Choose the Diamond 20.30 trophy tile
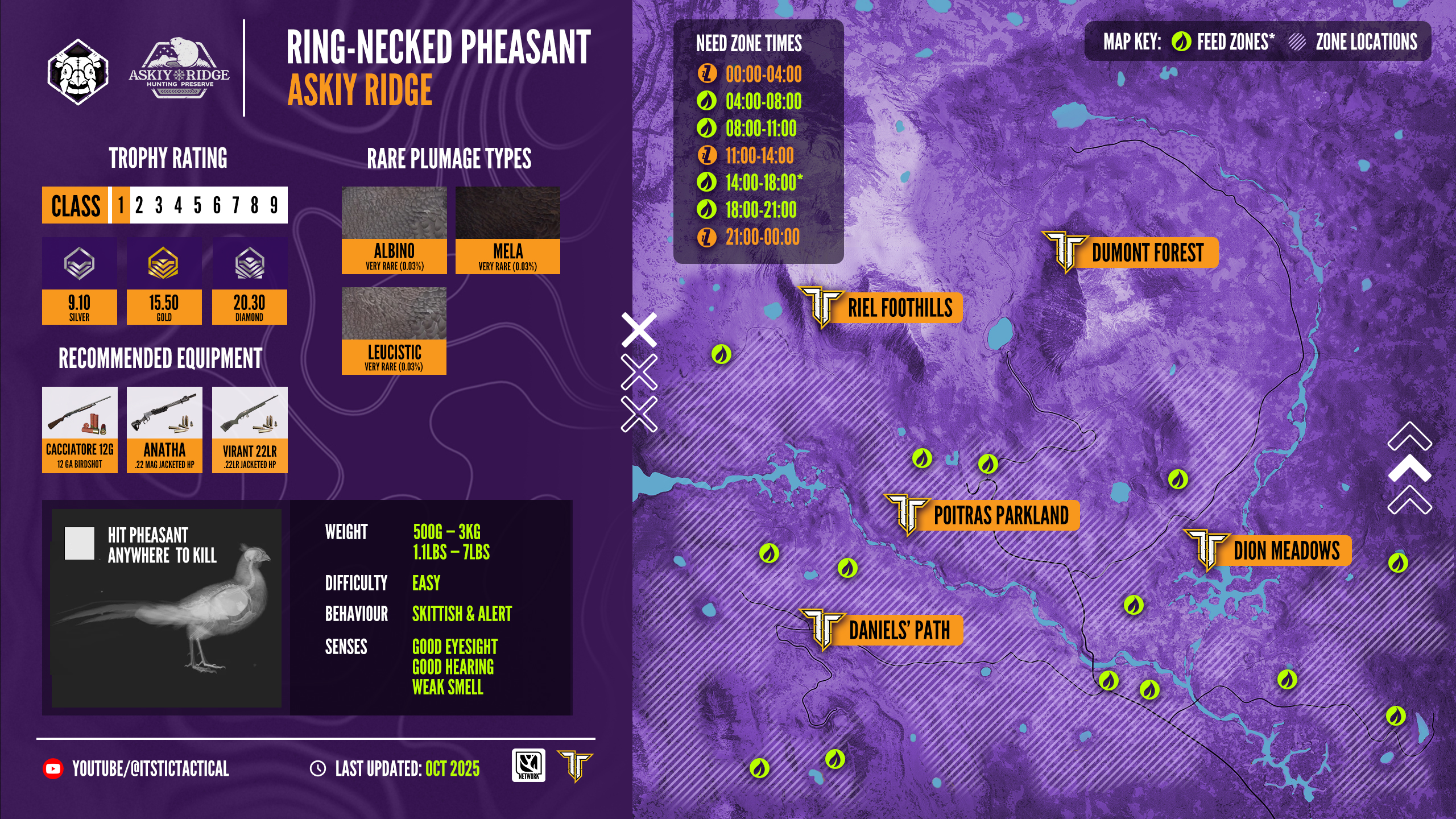The image size is (1456, 819). pos(250,282)
